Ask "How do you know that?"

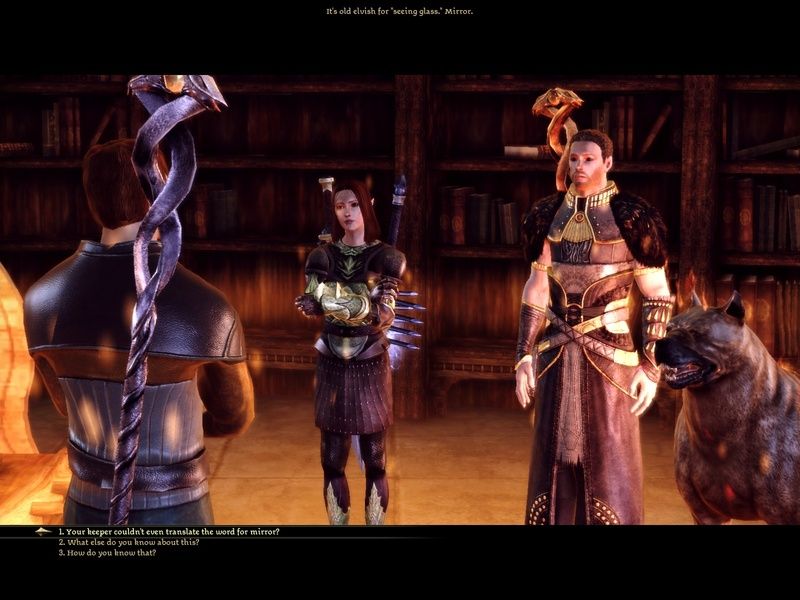110,552
